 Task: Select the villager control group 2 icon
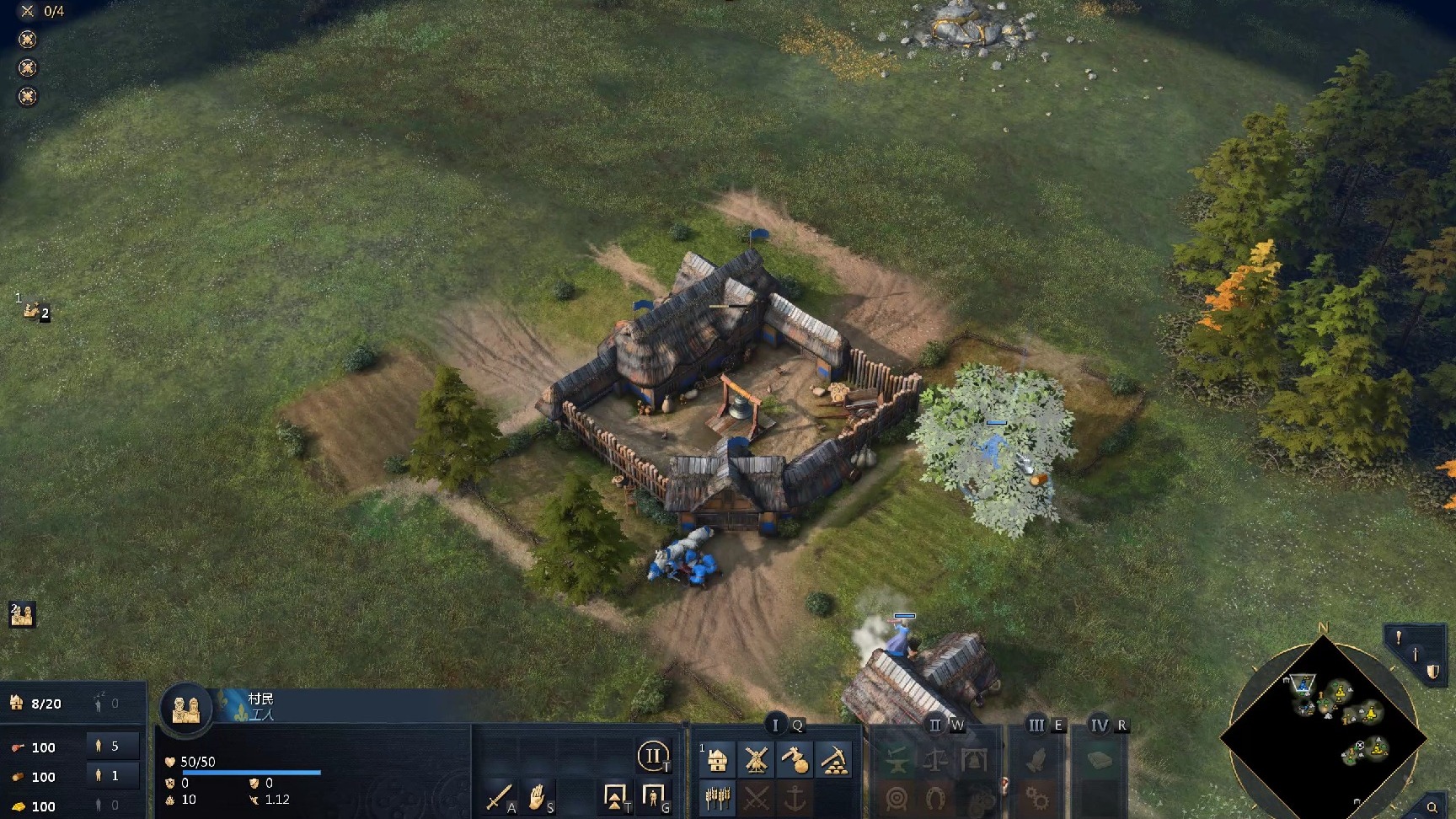coord(22,615)
